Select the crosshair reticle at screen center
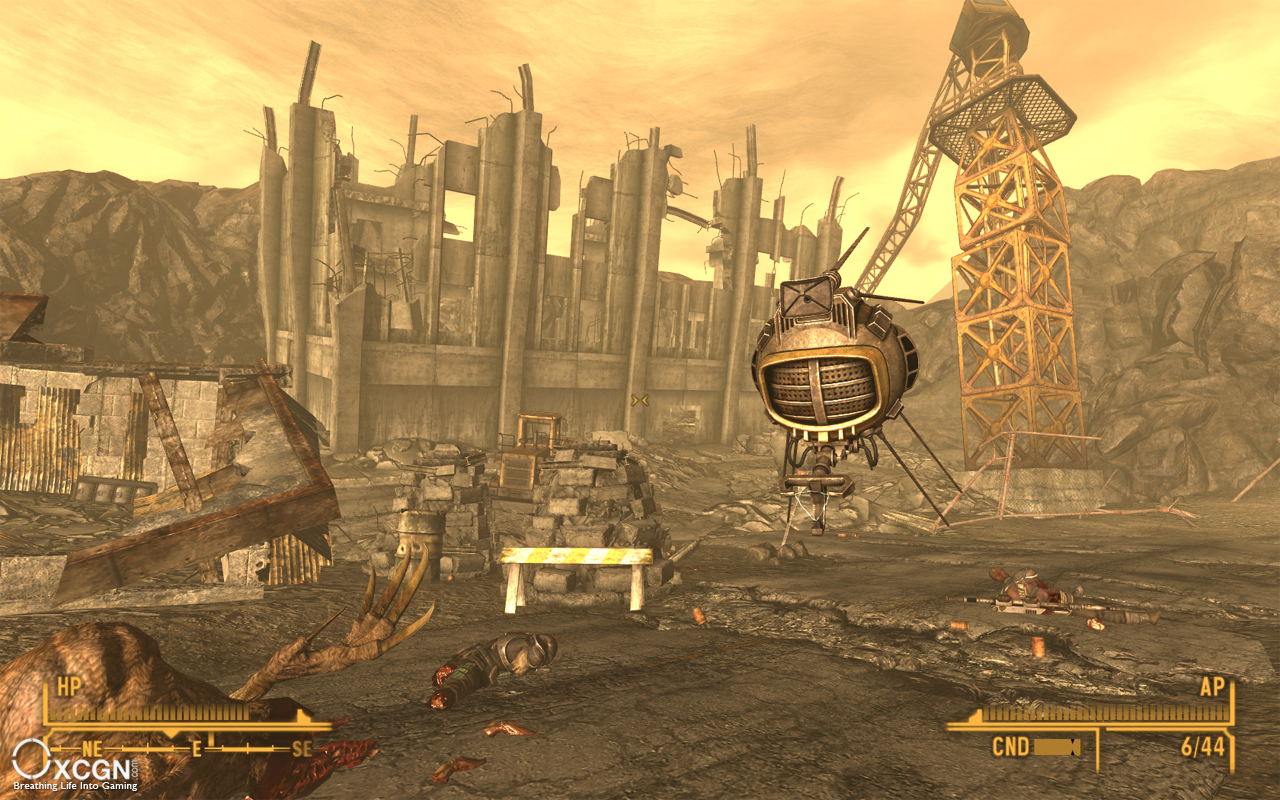 click(638, 400)
